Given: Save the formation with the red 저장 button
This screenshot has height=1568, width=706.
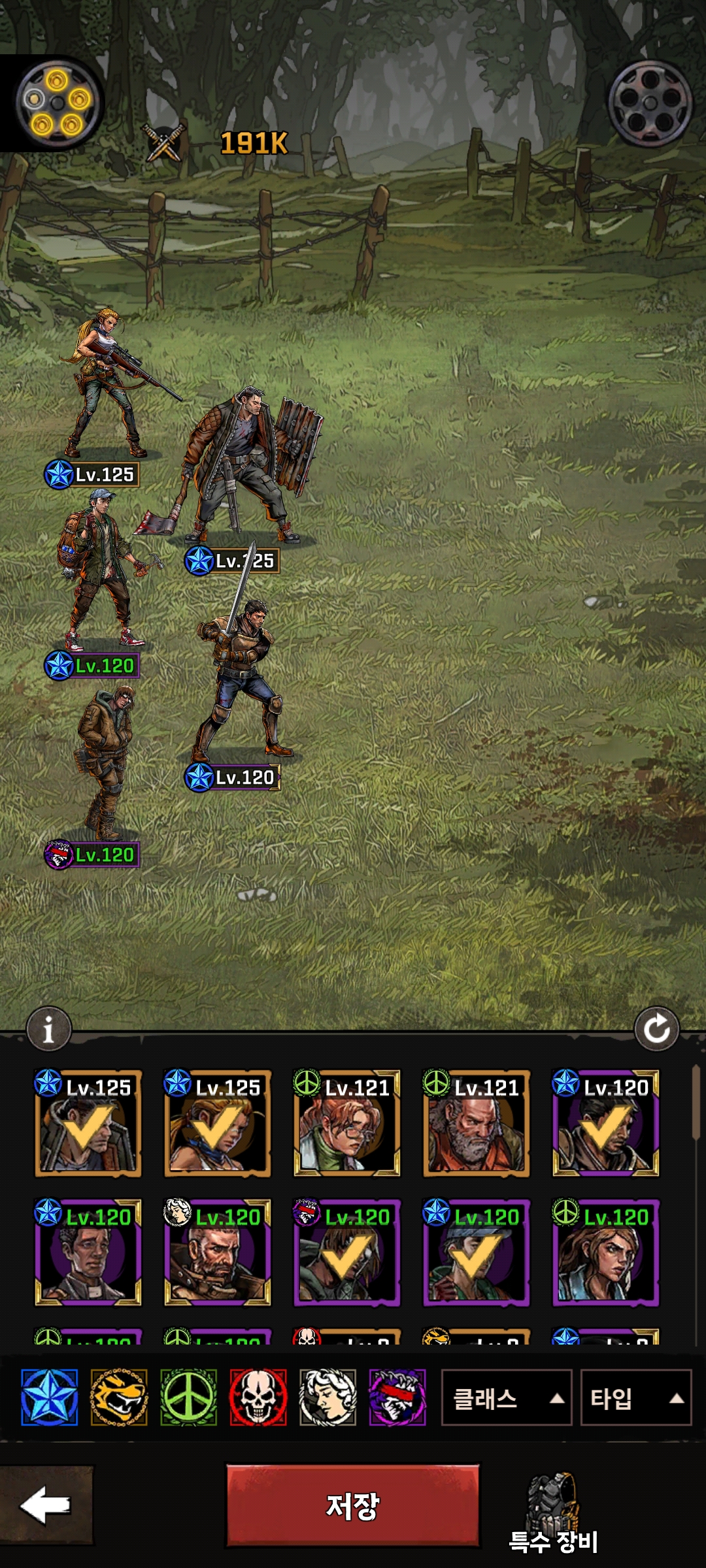Looking at the screenshot, I should pyautogui.click(x=352, y=1505).
